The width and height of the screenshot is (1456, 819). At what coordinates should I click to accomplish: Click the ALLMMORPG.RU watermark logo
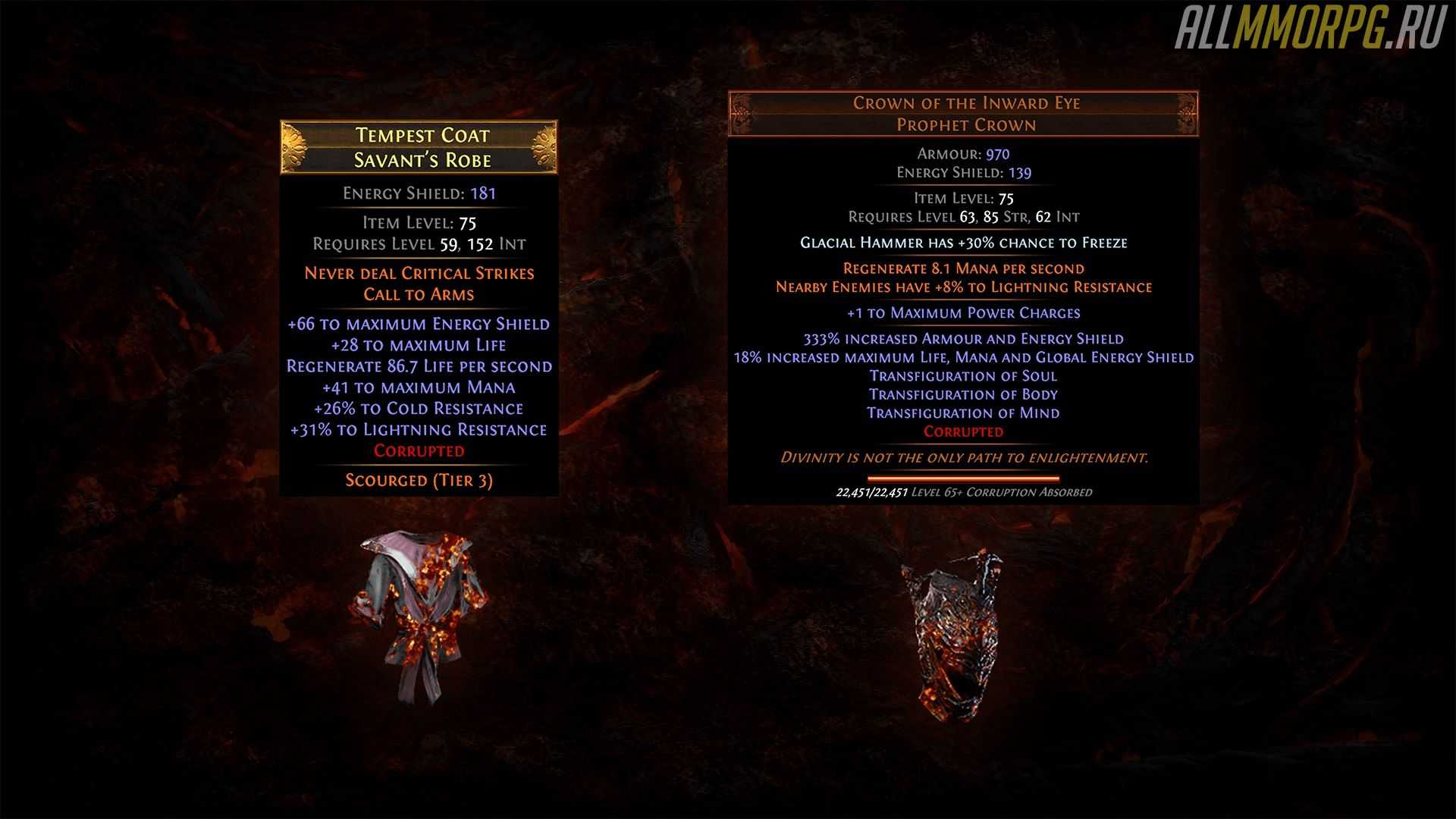click(1310, 30)
